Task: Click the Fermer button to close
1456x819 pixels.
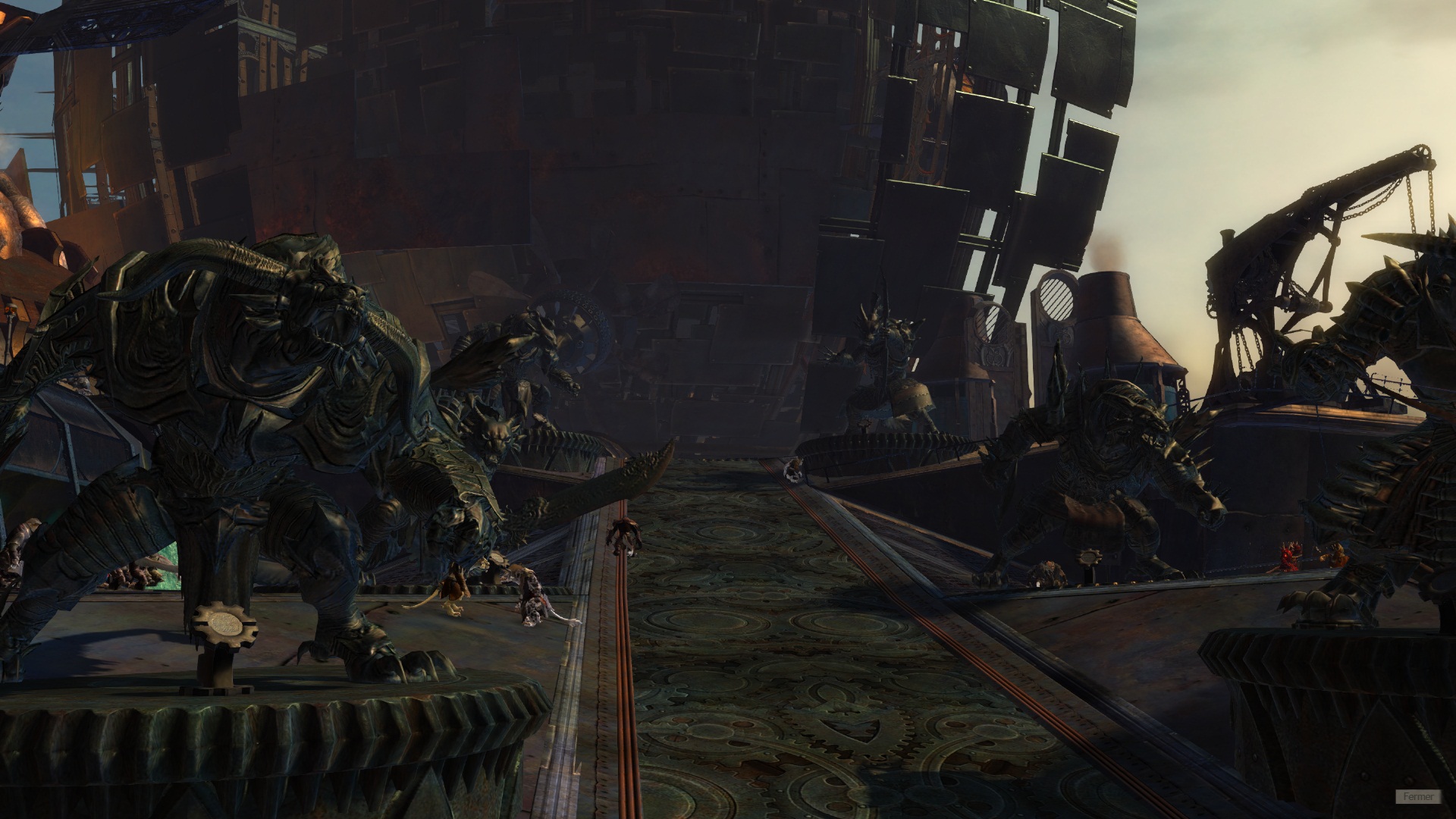Action: [x=1417, y=796]
